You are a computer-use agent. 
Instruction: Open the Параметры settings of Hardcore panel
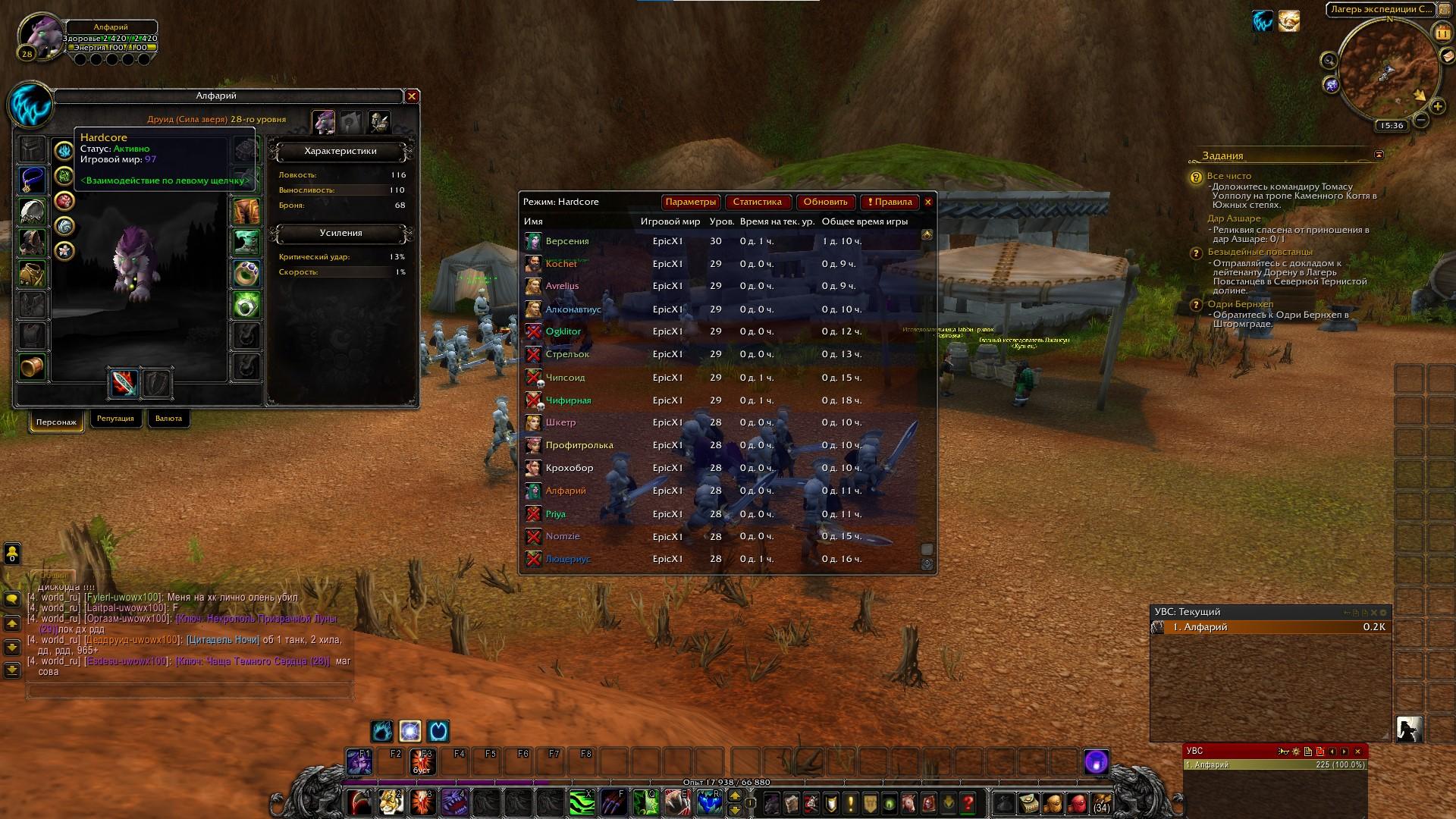pos(690,202)
